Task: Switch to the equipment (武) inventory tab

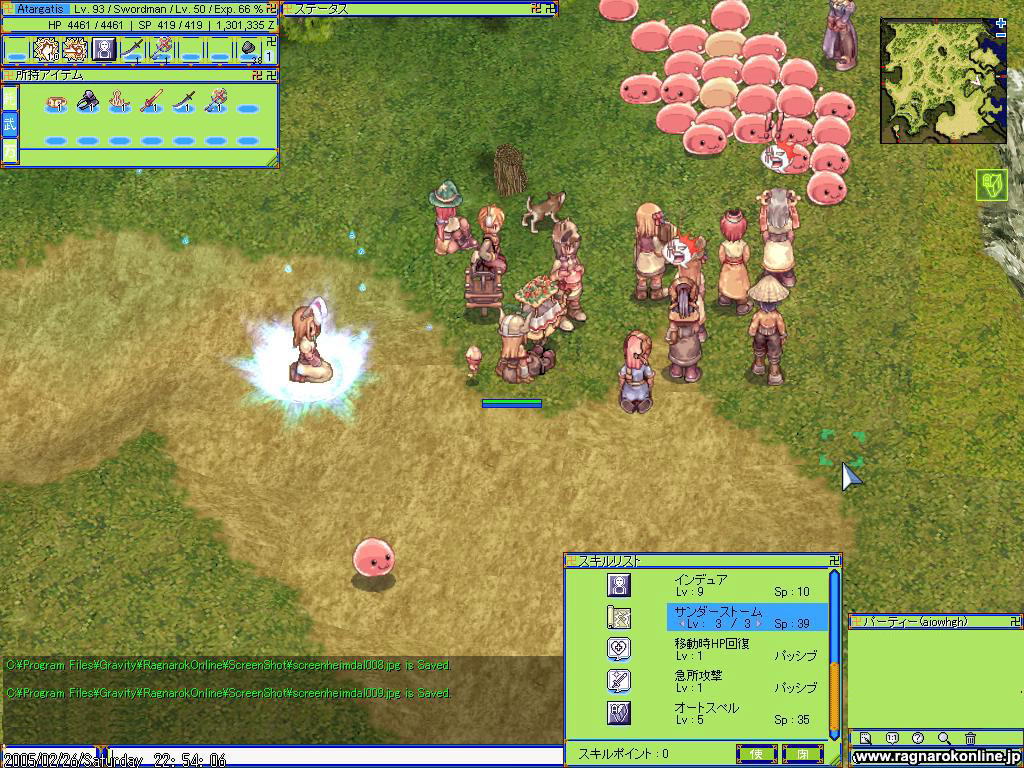Action: tap(10, 124)
